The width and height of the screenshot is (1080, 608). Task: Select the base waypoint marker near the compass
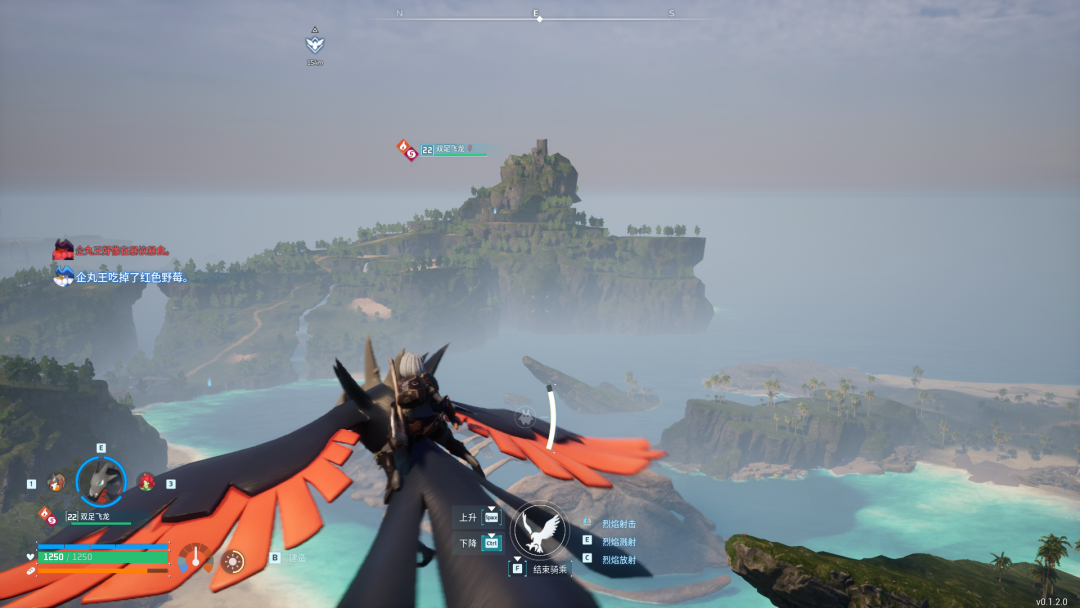coord(315,44)
